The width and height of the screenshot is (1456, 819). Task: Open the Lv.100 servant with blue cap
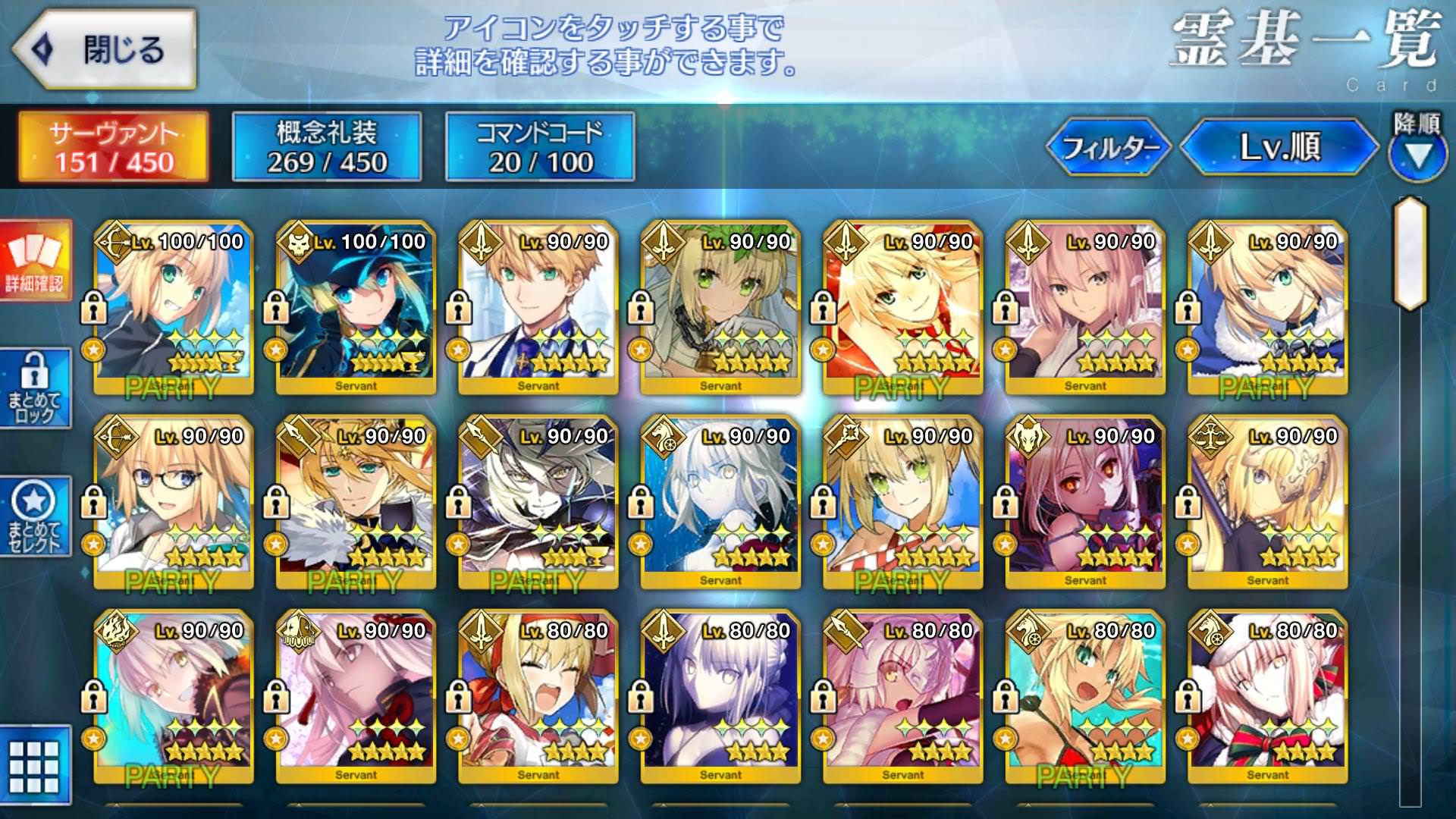[356, 307]
